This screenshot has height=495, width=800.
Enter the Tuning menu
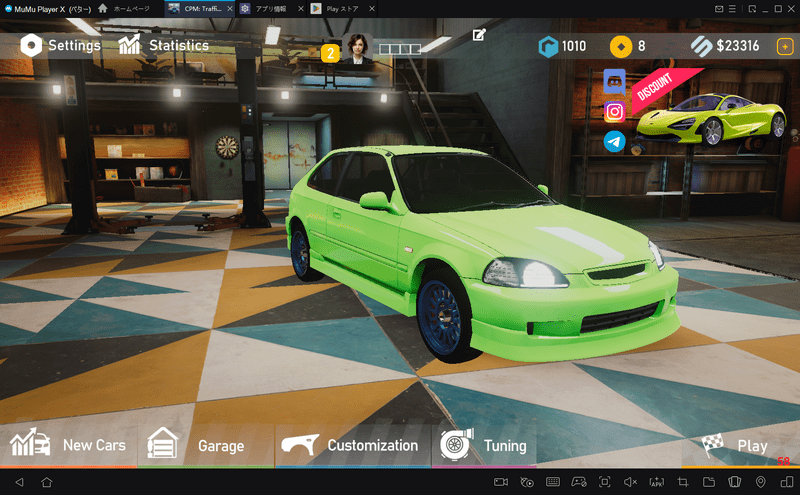pos(484,445)
